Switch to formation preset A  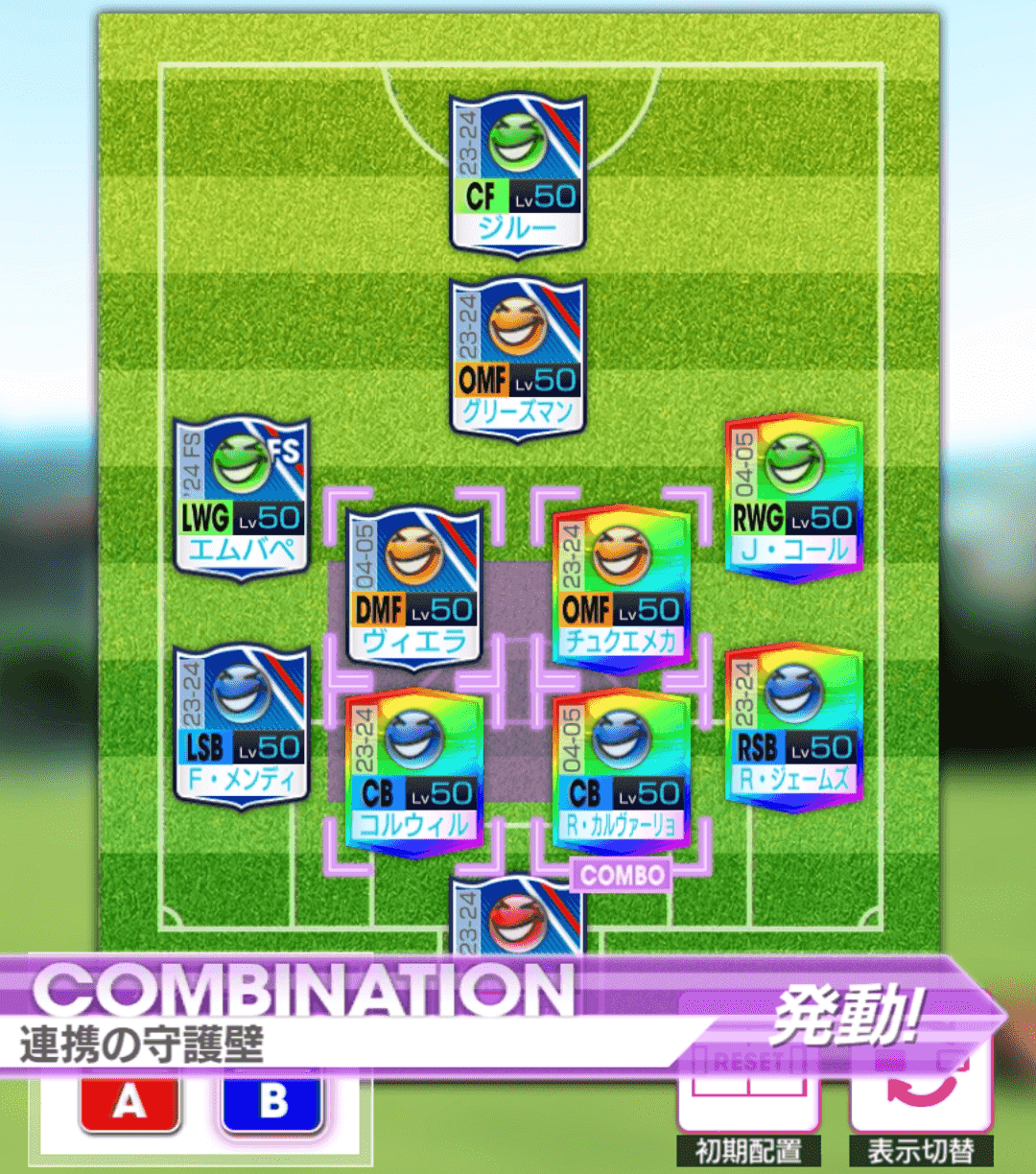(x=129, y=1103)
